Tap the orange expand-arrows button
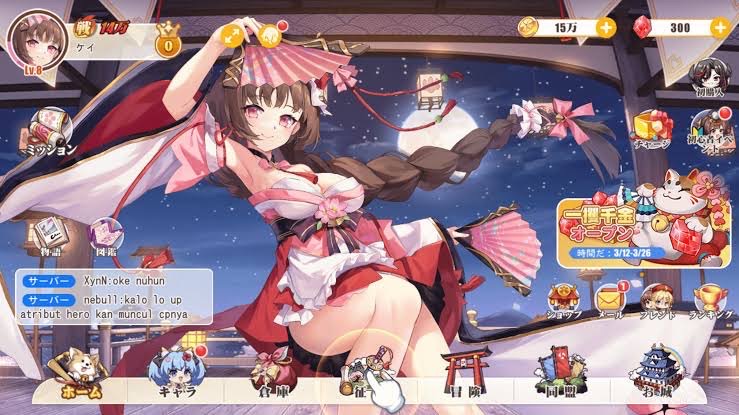The image size is (739, 415). click(x=232, y=37)
